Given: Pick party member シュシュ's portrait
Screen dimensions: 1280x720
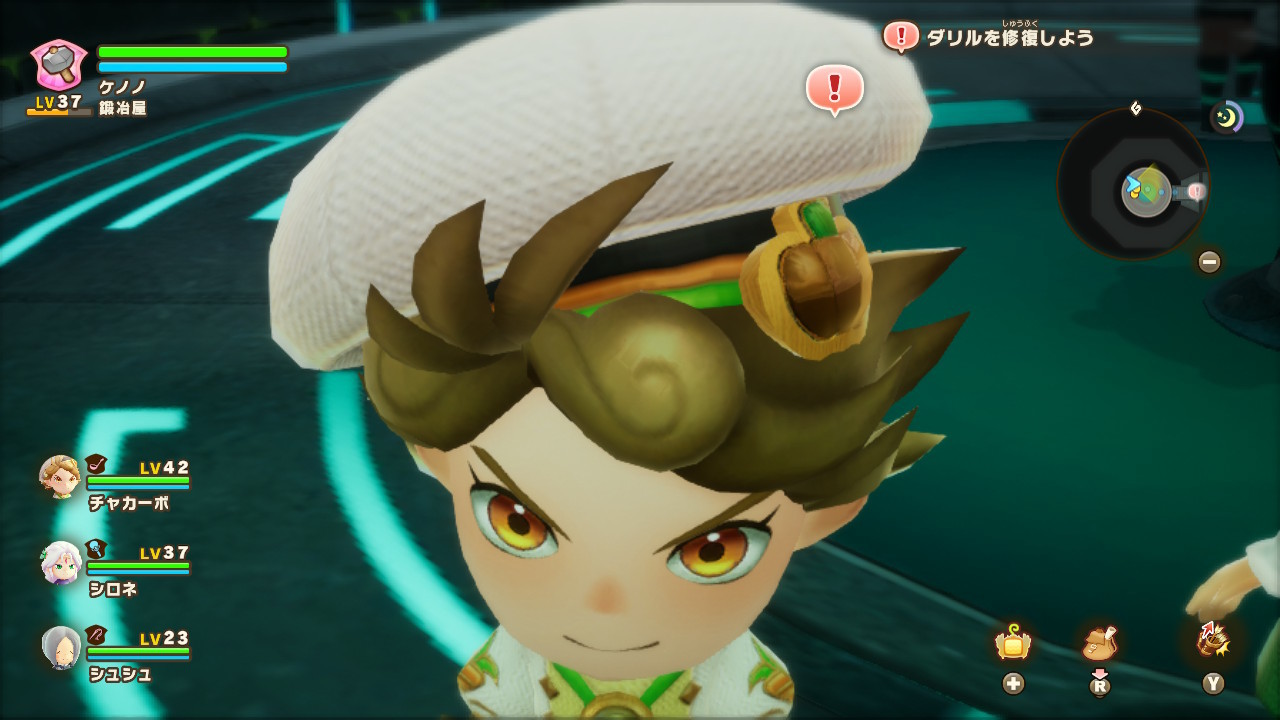Looking at the screenshot, I should 61,648.
